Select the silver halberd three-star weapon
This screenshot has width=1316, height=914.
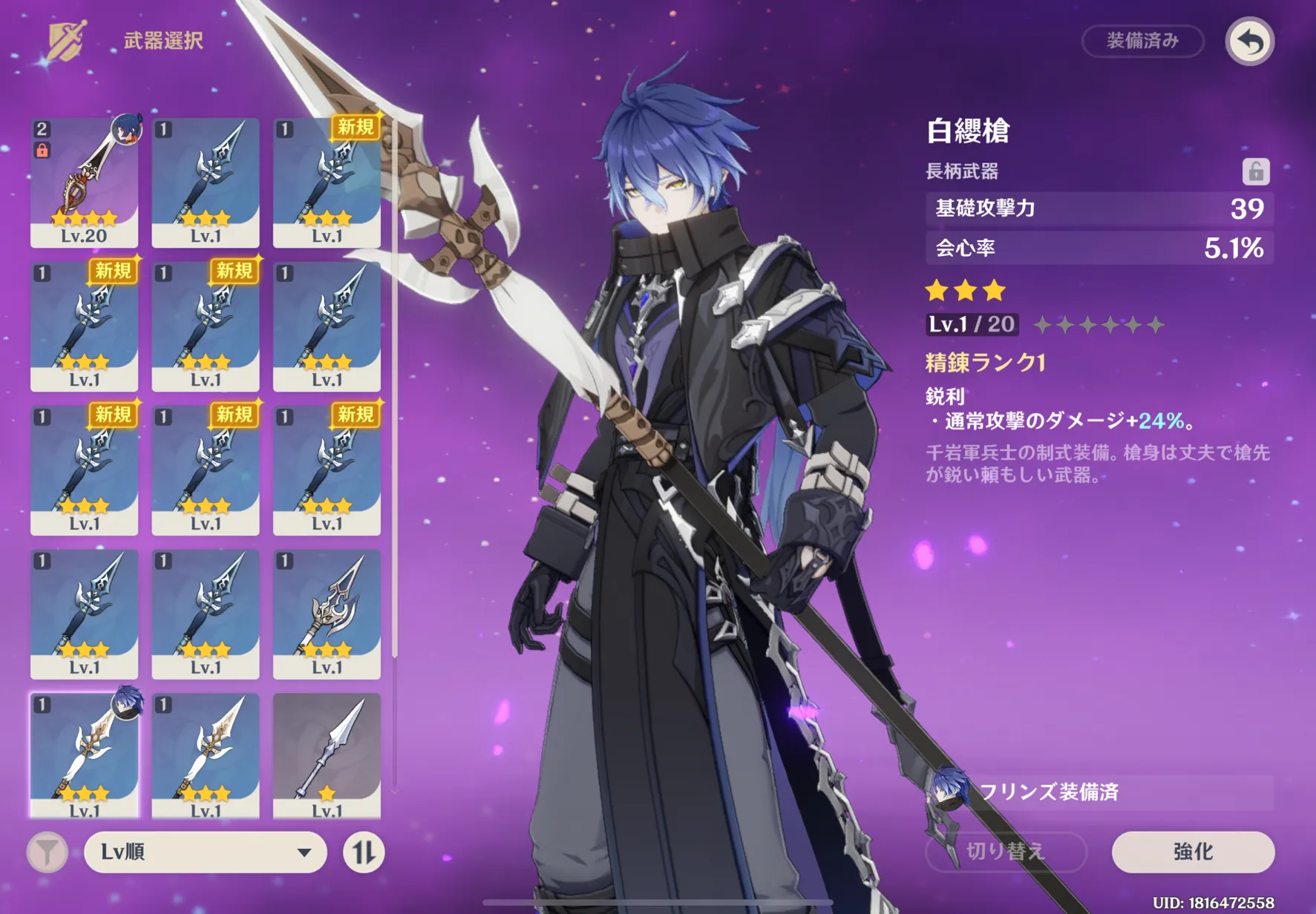coord(327,614)
